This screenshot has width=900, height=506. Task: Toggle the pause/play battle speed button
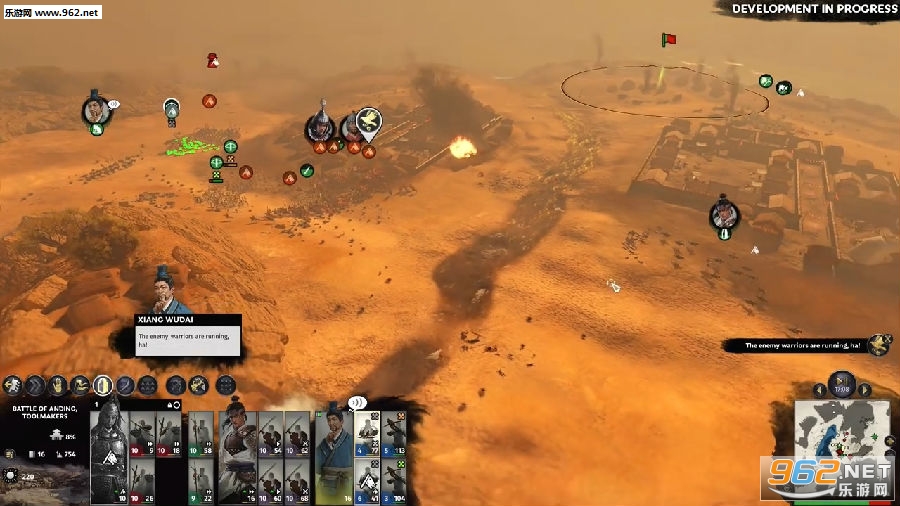click(842, 381)
